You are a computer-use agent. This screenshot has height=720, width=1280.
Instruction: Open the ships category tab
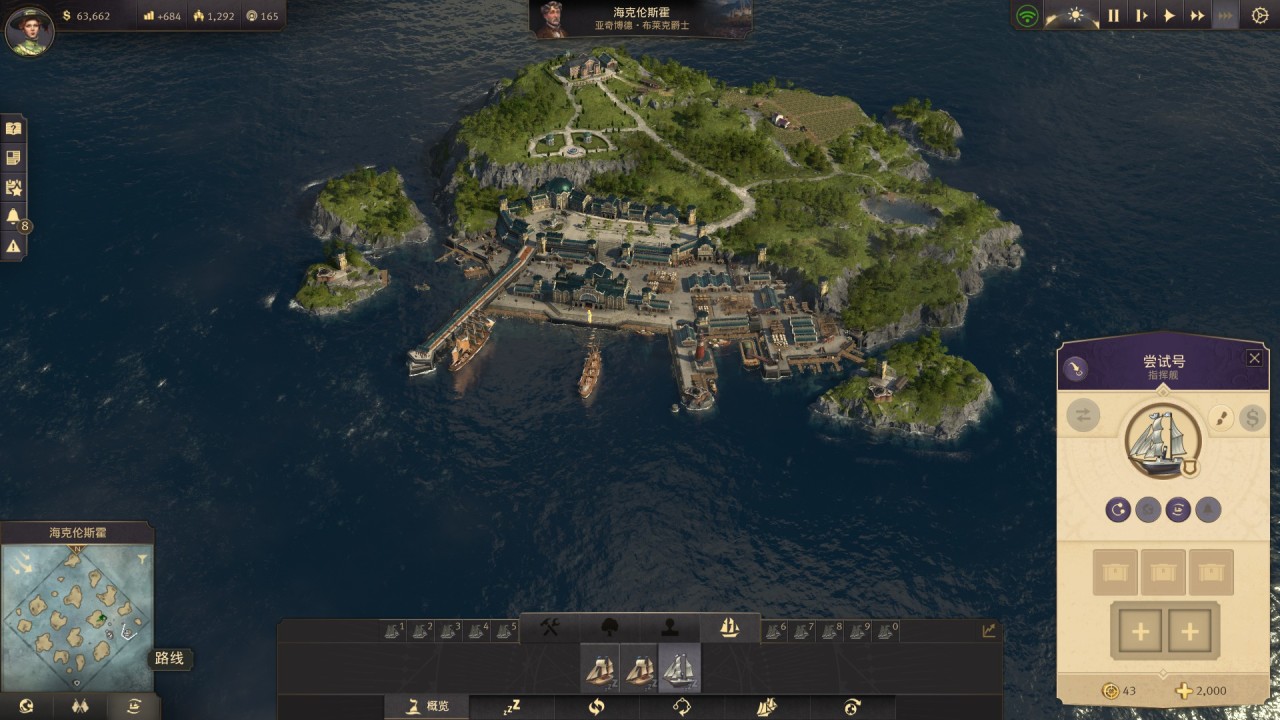point(729,627)
